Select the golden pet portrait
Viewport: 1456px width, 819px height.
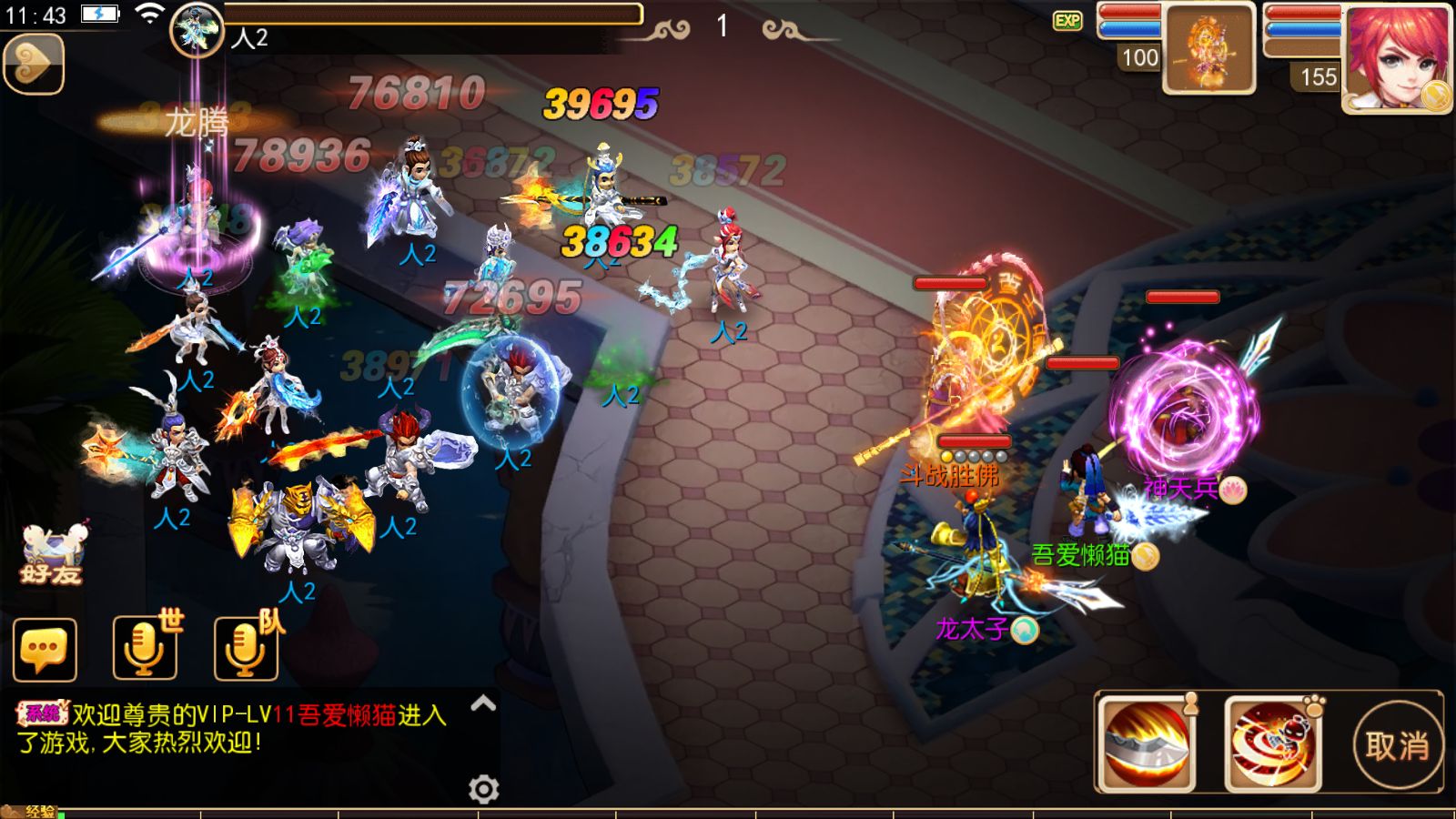tap(1209, 49)
